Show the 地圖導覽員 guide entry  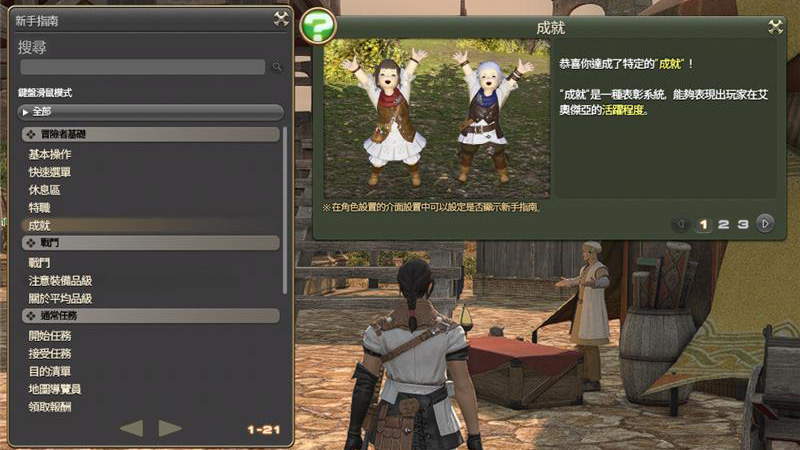click(55, 389)
